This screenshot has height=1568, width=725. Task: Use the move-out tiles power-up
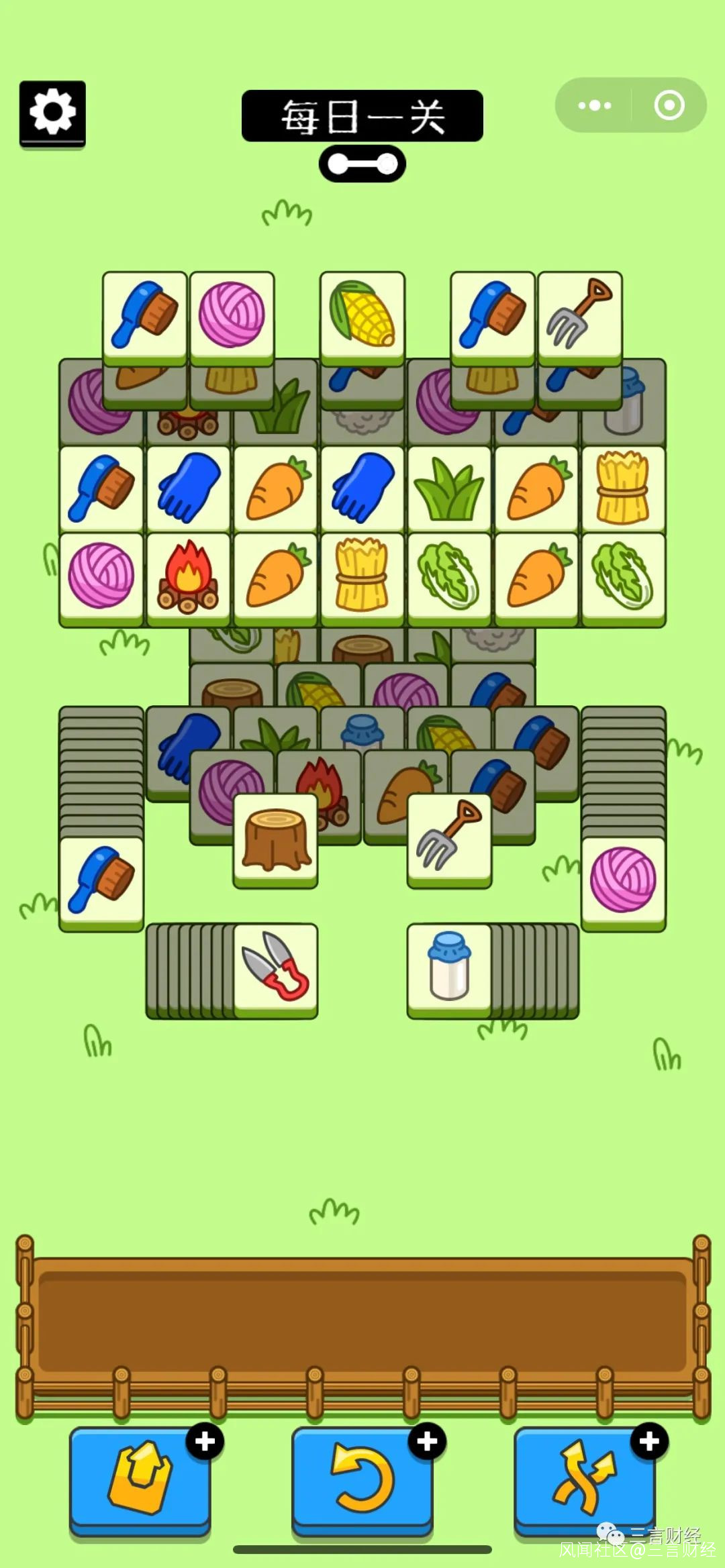[140, 1478]
